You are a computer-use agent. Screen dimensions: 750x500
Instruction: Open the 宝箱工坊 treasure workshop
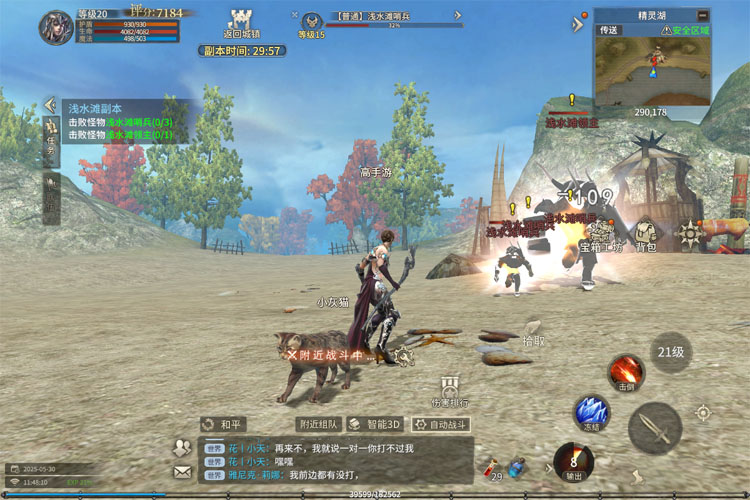pyautogui.click(x=602, y=236)
